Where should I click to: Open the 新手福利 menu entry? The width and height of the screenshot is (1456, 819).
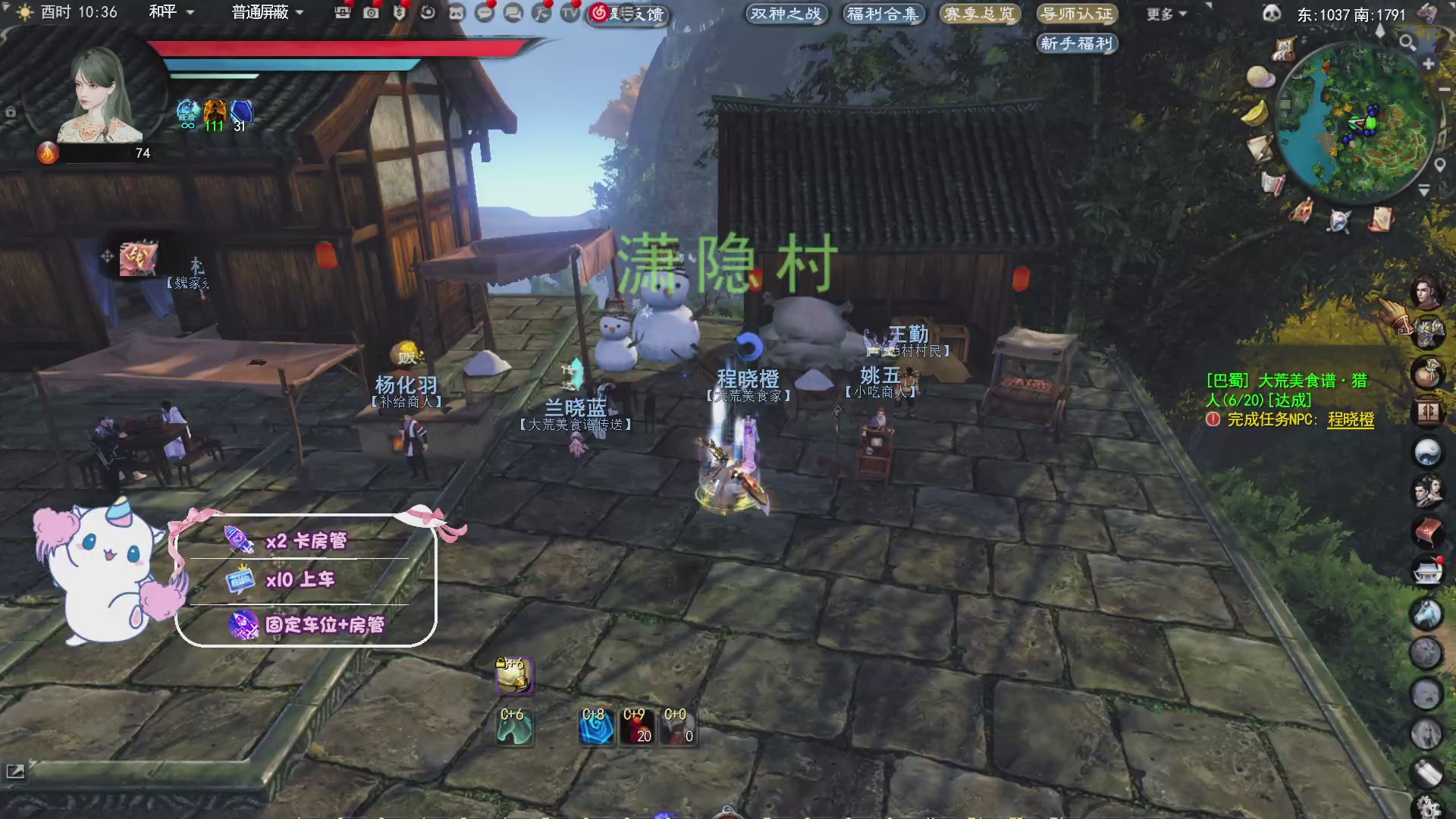coord(1076,43)
